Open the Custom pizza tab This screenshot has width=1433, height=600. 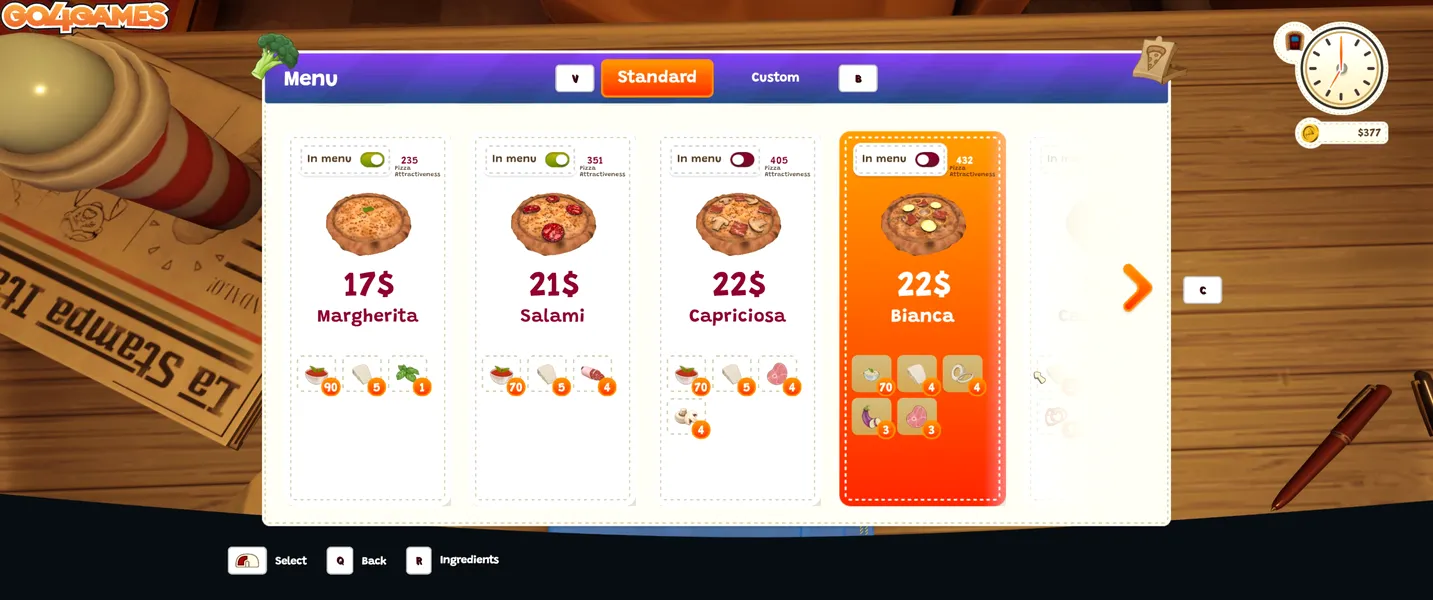point(775,78)
